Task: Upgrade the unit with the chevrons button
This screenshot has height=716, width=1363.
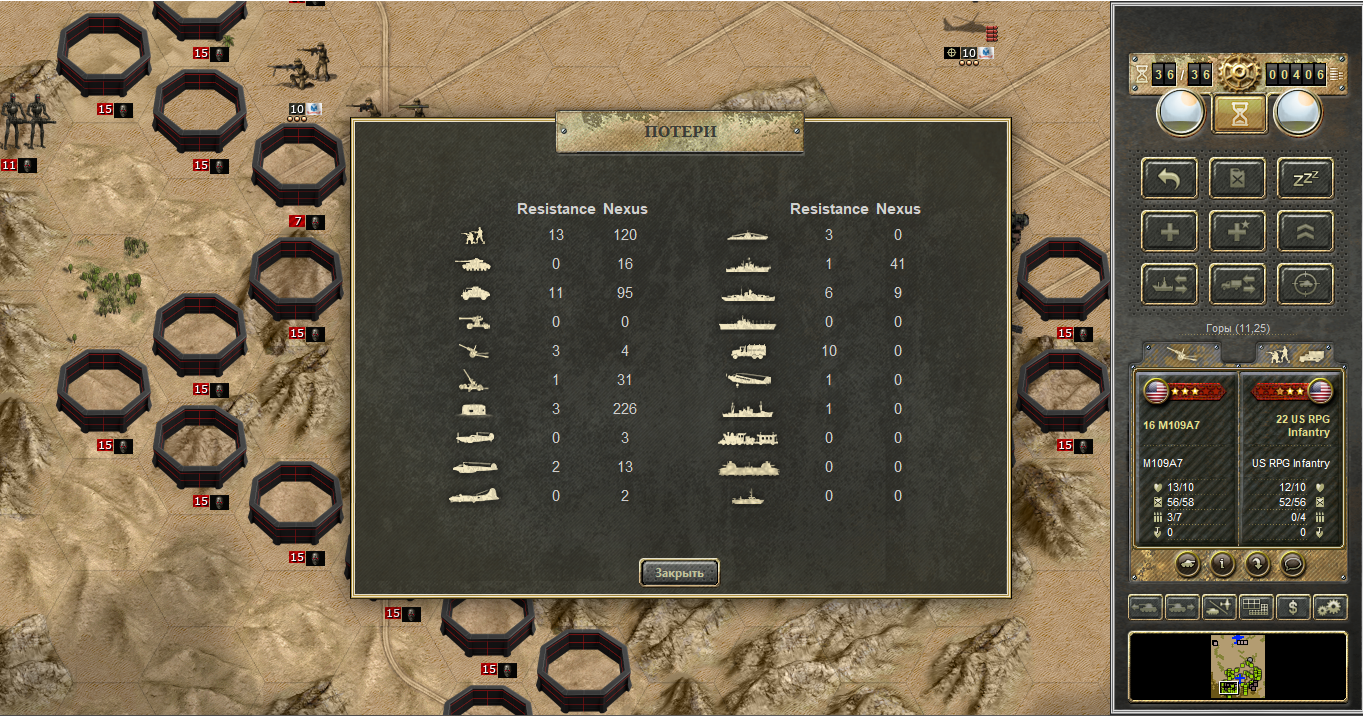Action: pos(1305,231)
